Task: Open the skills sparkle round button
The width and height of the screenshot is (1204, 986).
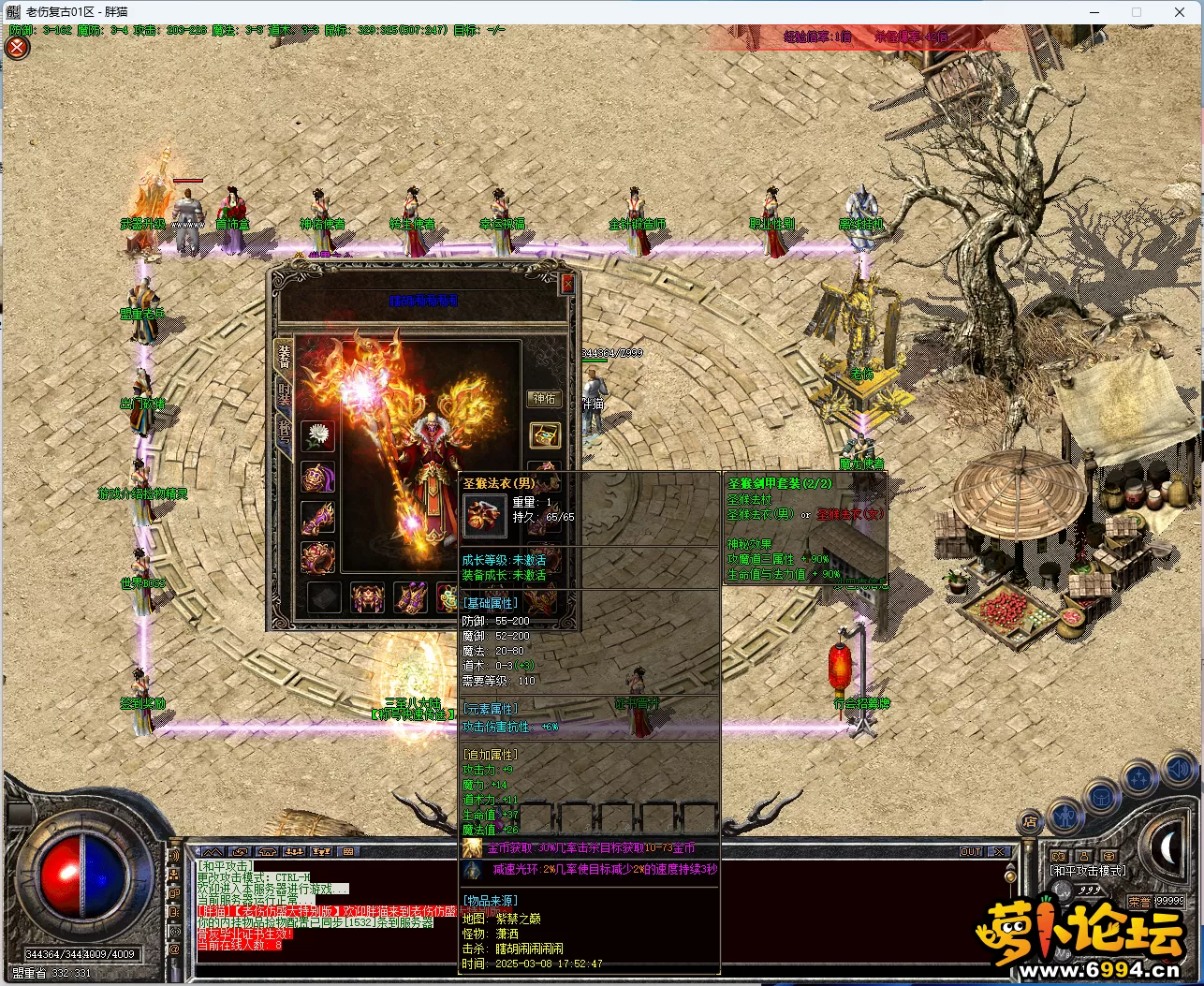Action: point(1139,779)
